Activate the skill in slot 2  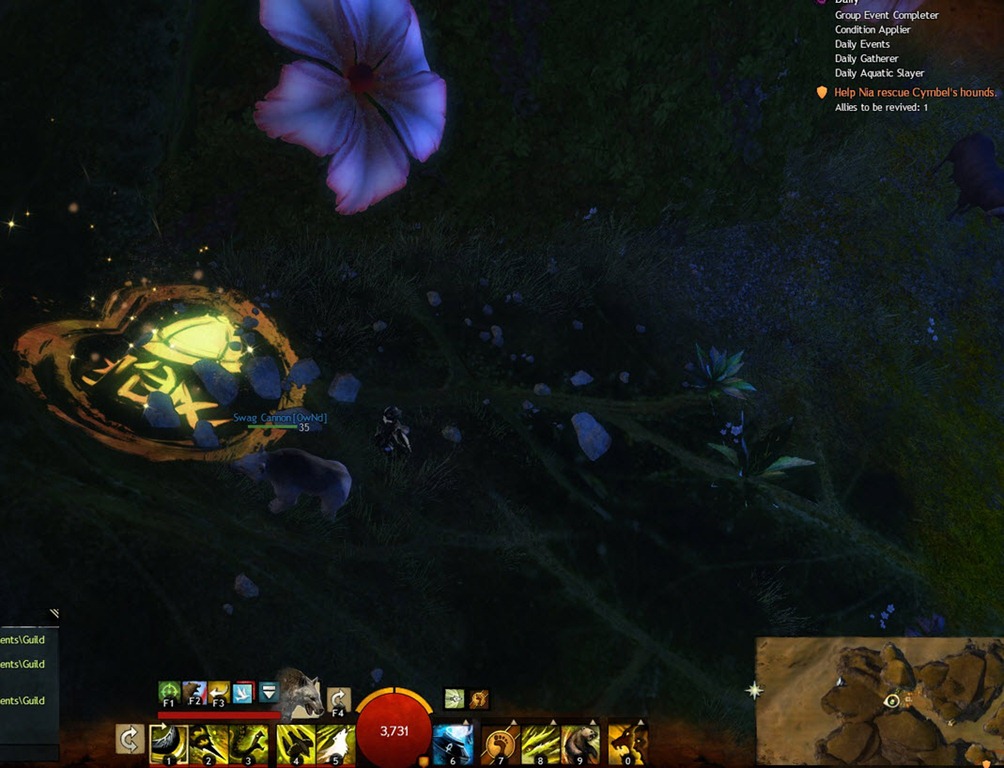(x=207, y=743)
